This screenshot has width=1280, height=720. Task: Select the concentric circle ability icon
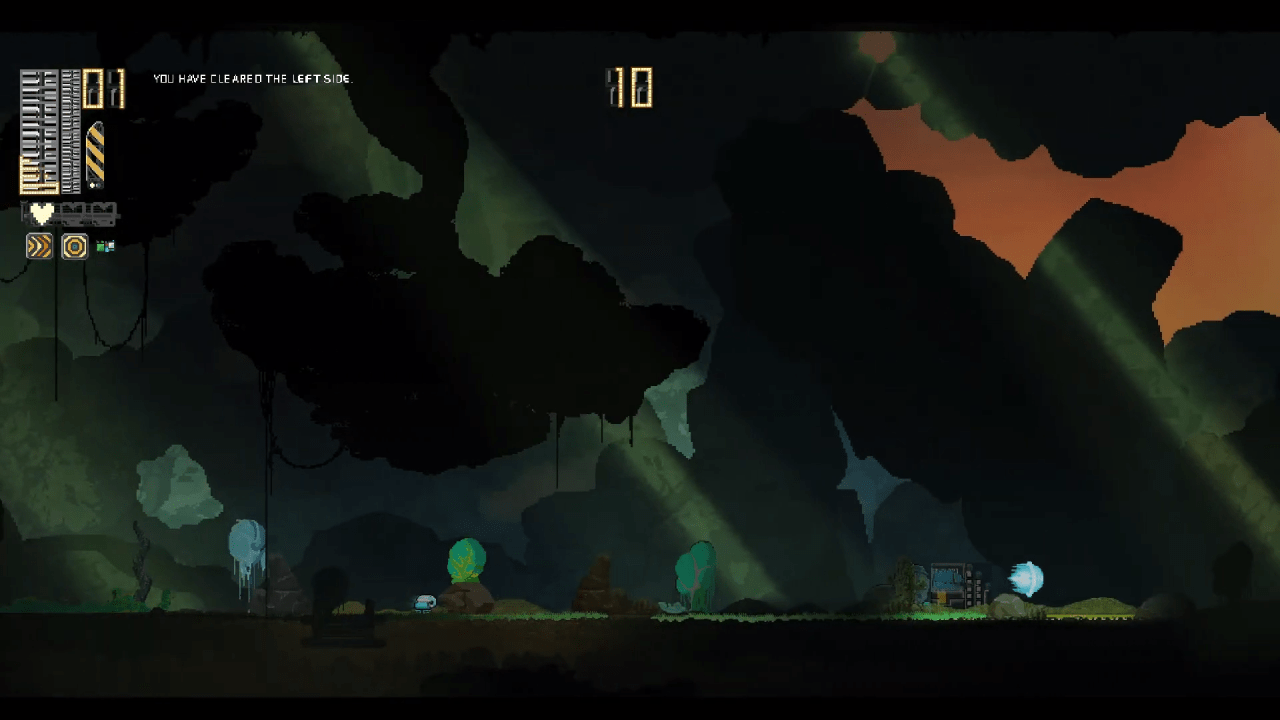coord(75,246)
